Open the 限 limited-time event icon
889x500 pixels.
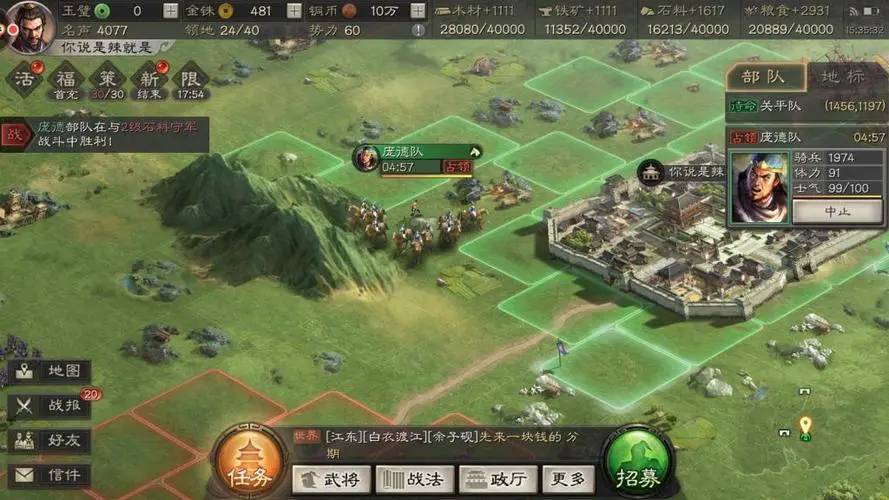189,79
